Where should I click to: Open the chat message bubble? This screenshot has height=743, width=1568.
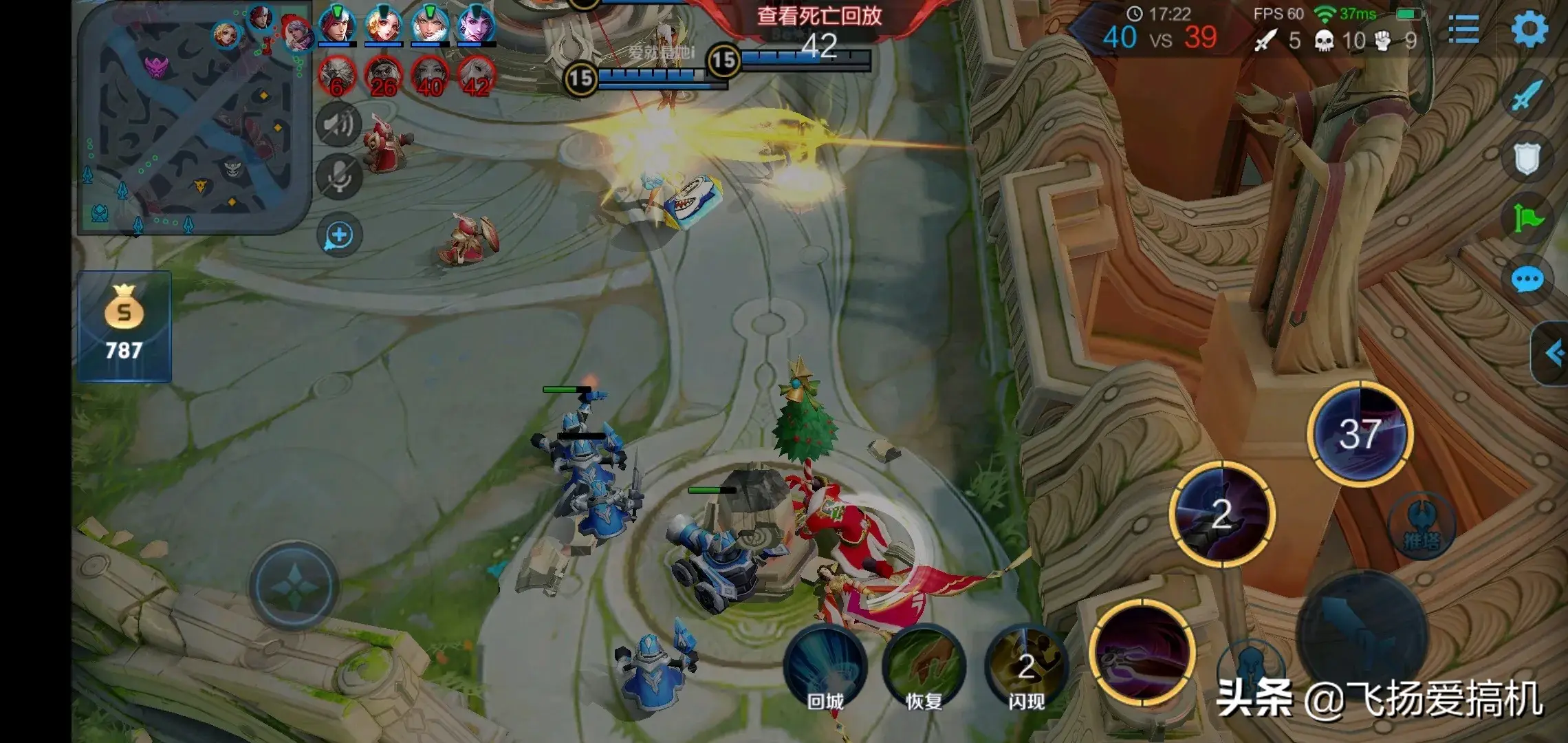click(x=1527, y=280)
